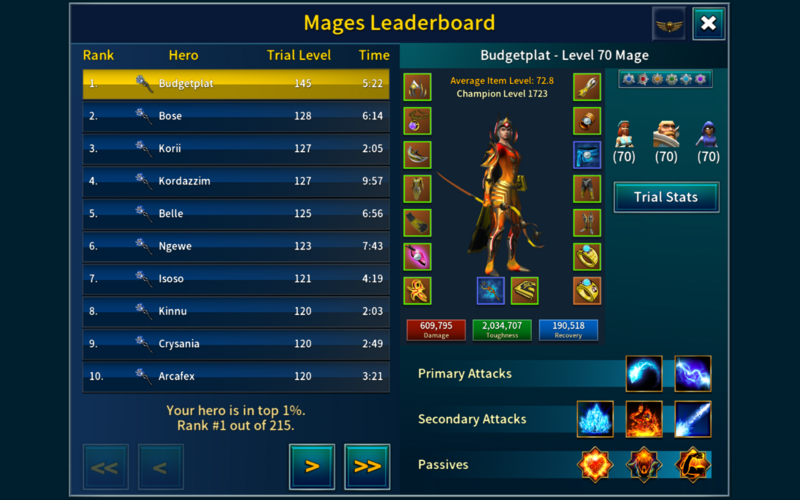View the flaming heart passive icon
800x500 pixels.
[595, 465]
